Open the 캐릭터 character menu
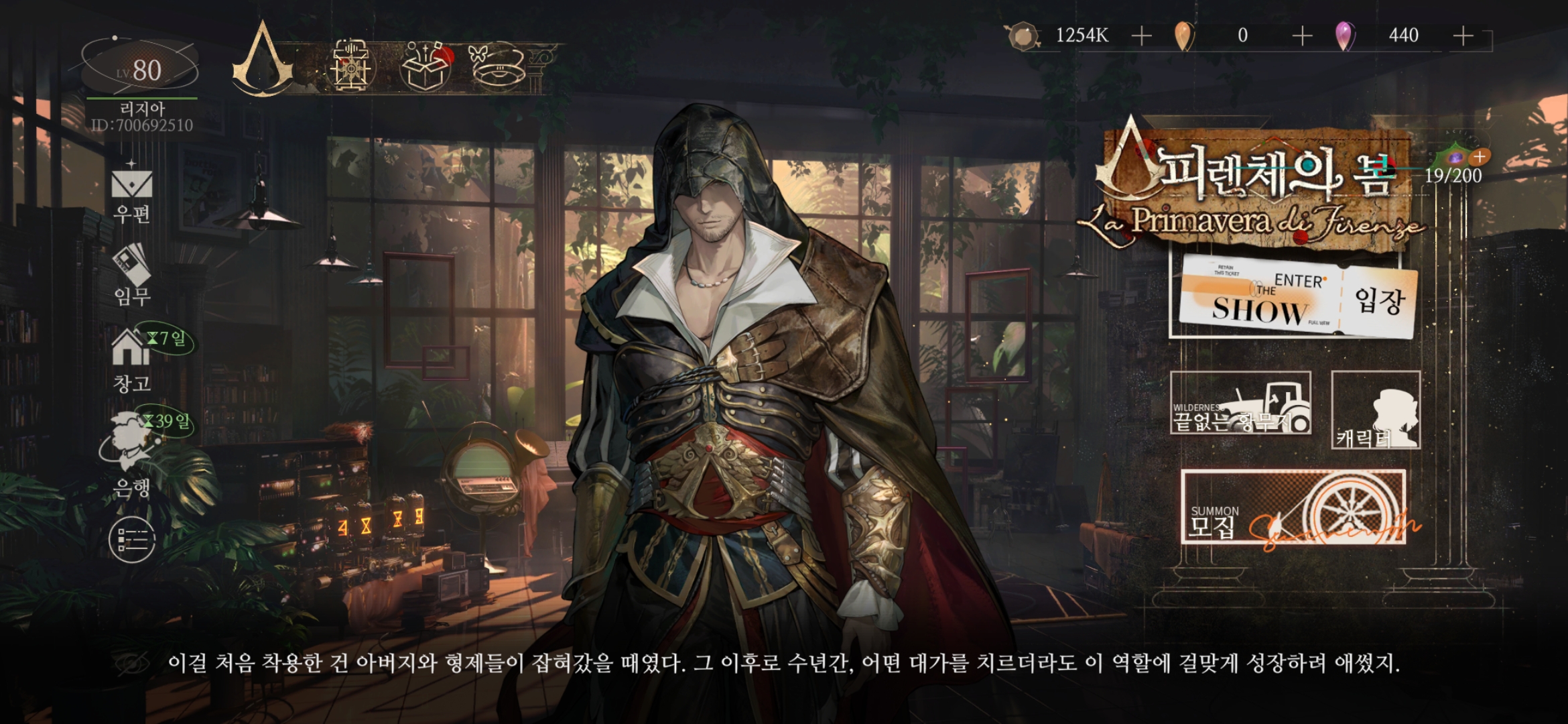 coord(1375,410)
